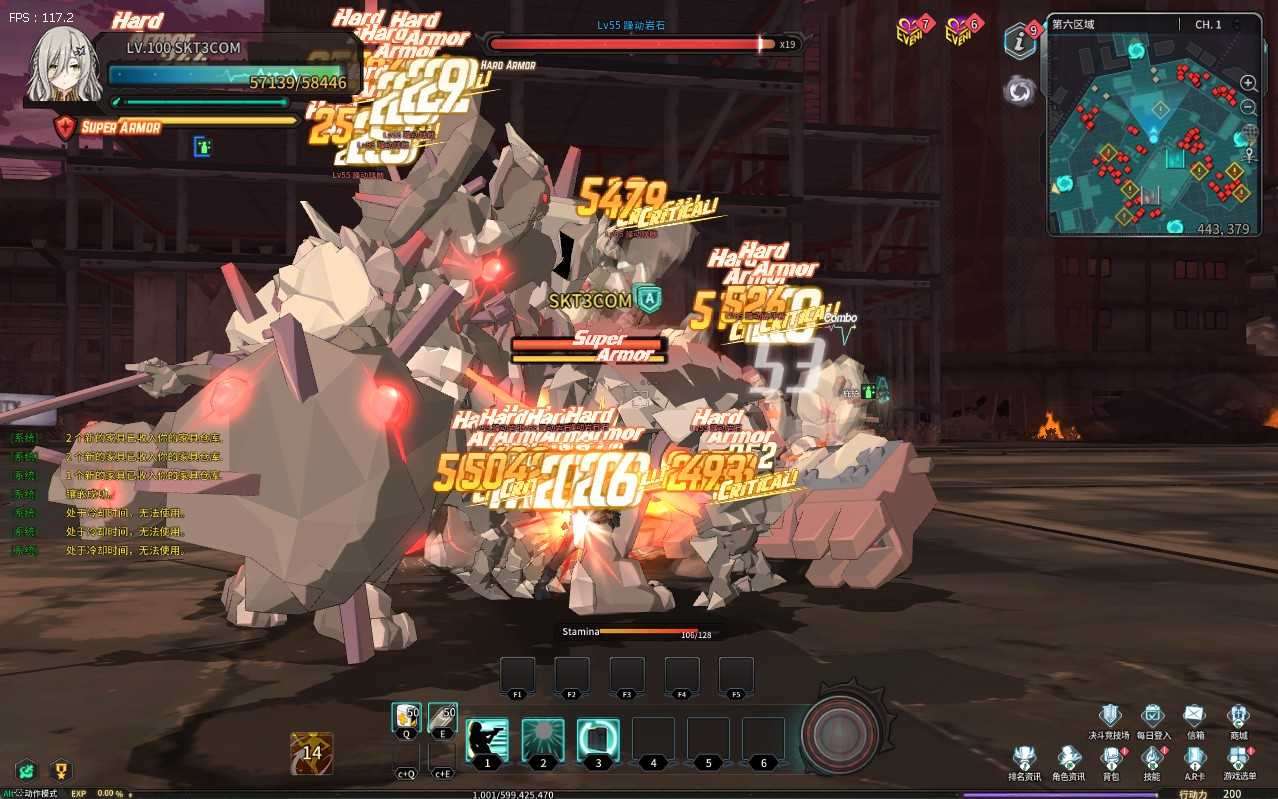
Task: Open the info icon with 9 notifications
Action: pos(1020,41)
